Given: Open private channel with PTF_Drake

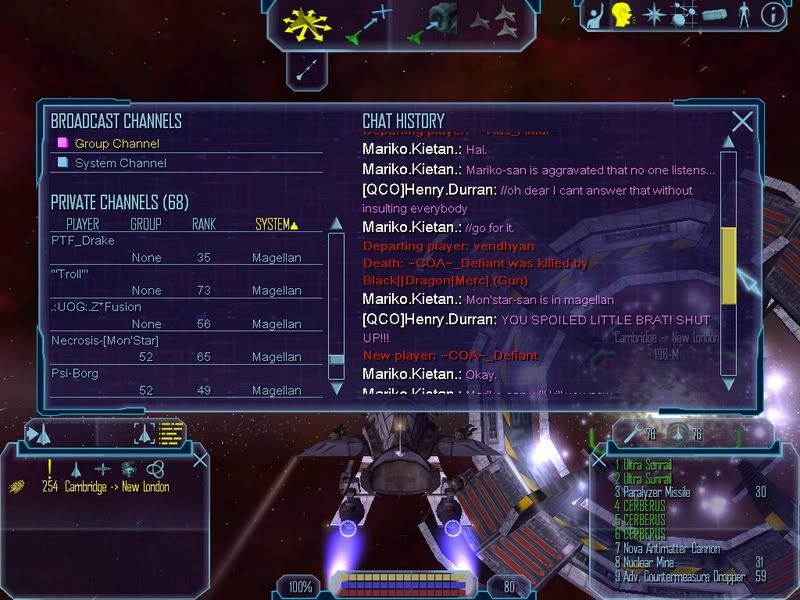Looking at the screenshot, I should (x=83, y=241).
